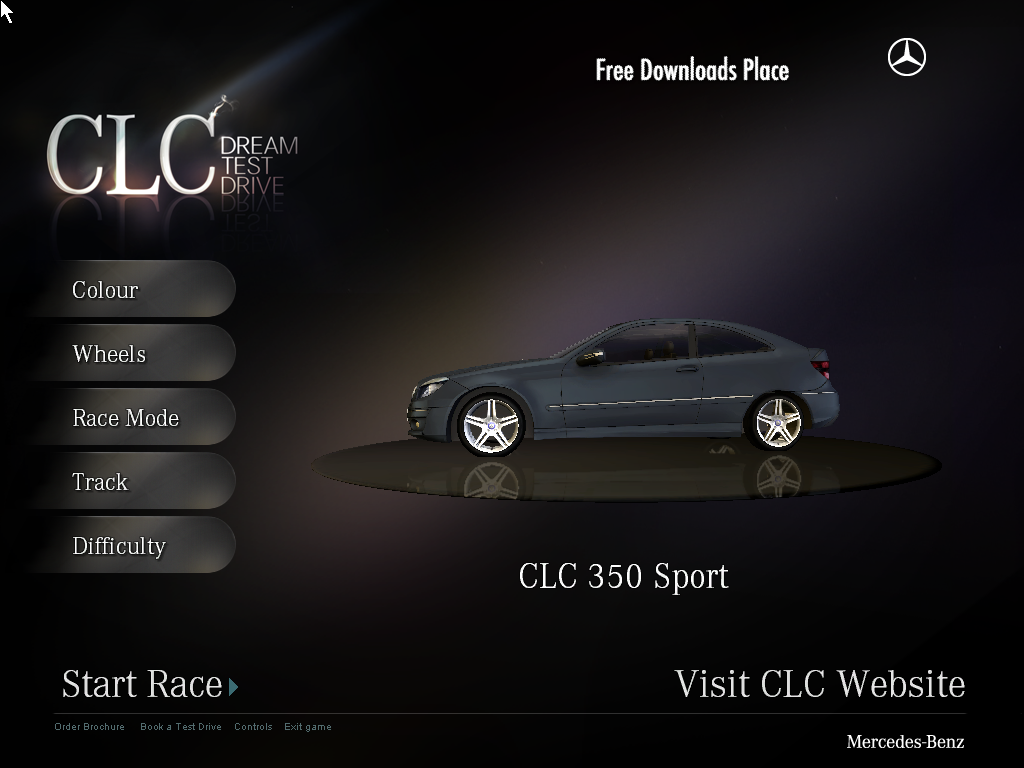Select Book a Test Drive link
The height and width of the screenshot is (768, 1024).
[x=181, y=727]
